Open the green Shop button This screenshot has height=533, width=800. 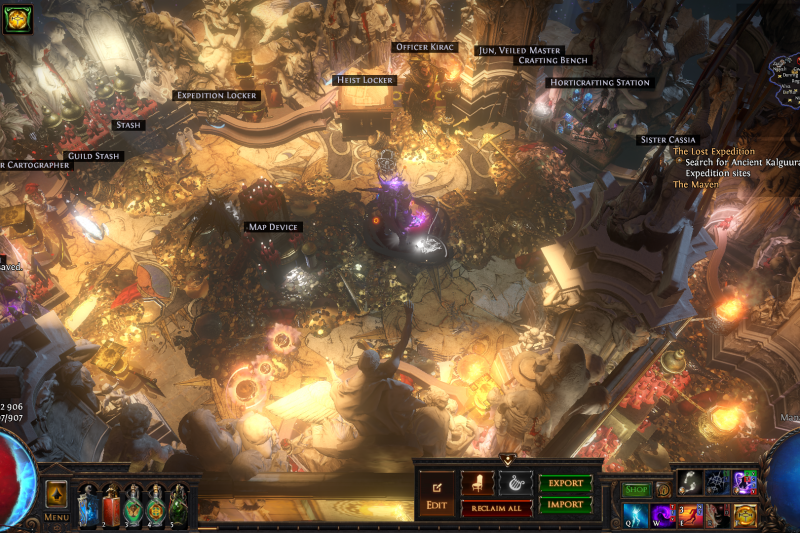point(636,490)
